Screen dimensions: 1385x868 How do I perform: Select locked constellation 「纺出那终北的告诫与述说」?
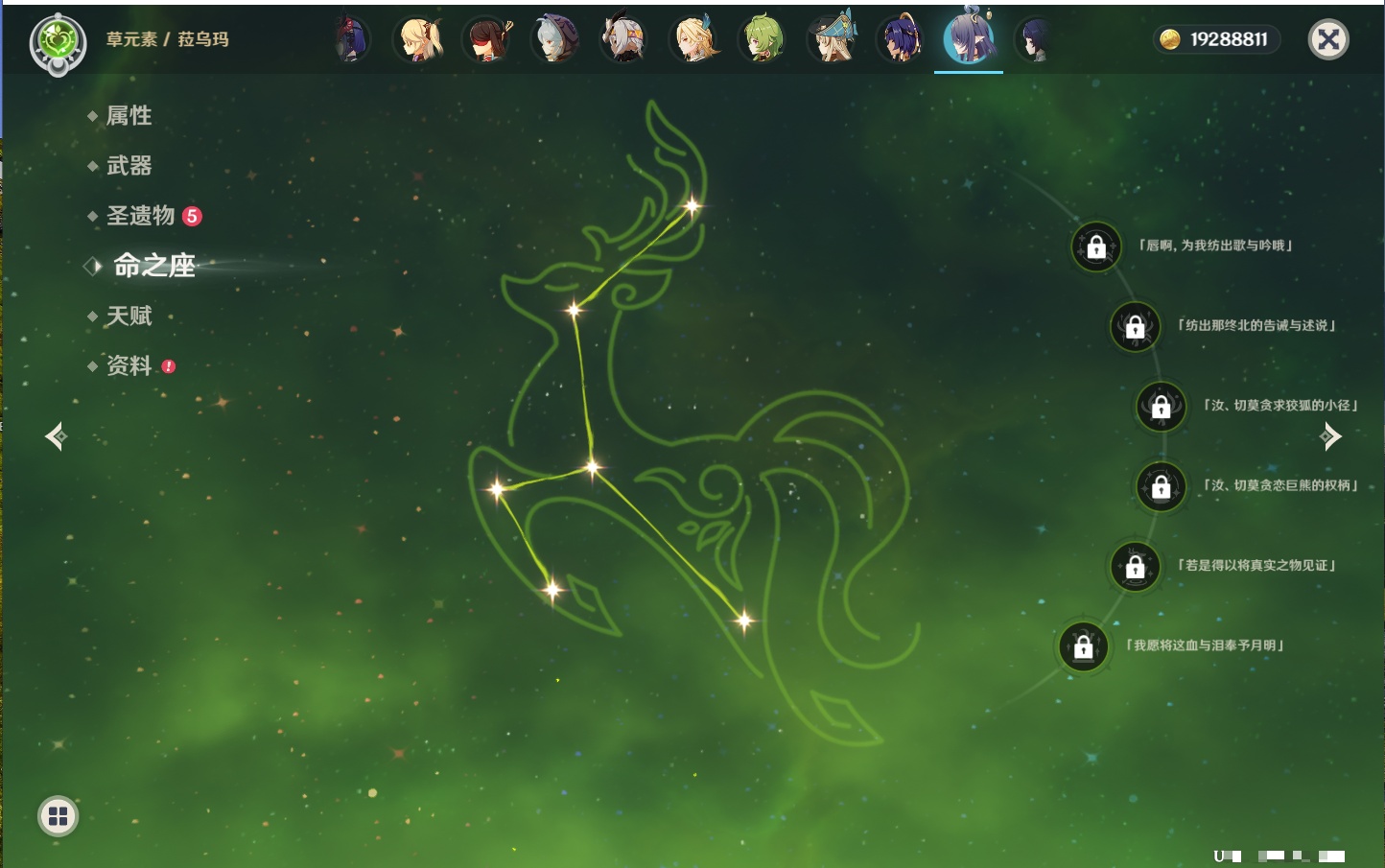(1135, 326)
